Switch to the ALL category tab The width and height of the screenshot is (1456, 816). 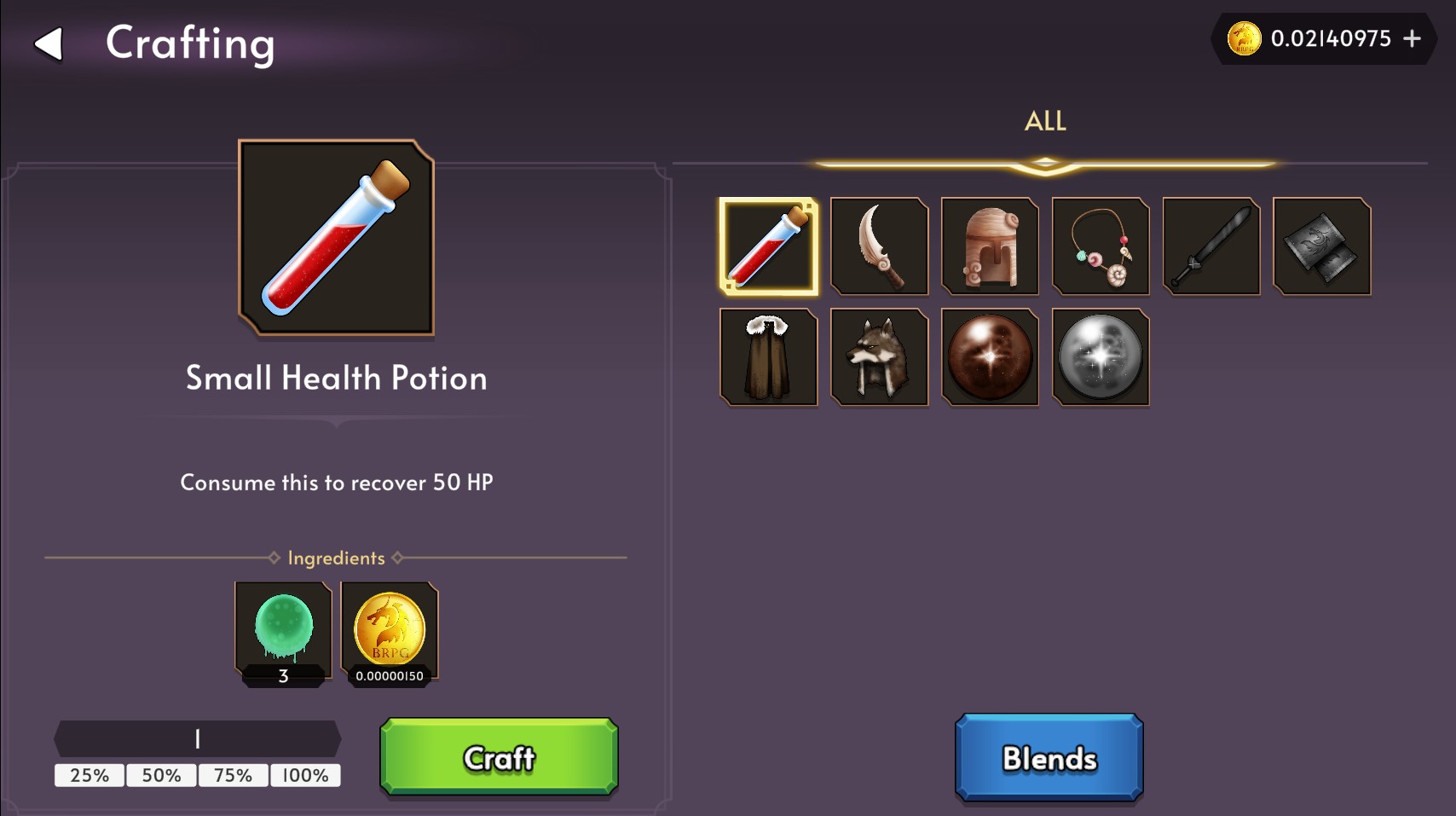point(1044,121)
